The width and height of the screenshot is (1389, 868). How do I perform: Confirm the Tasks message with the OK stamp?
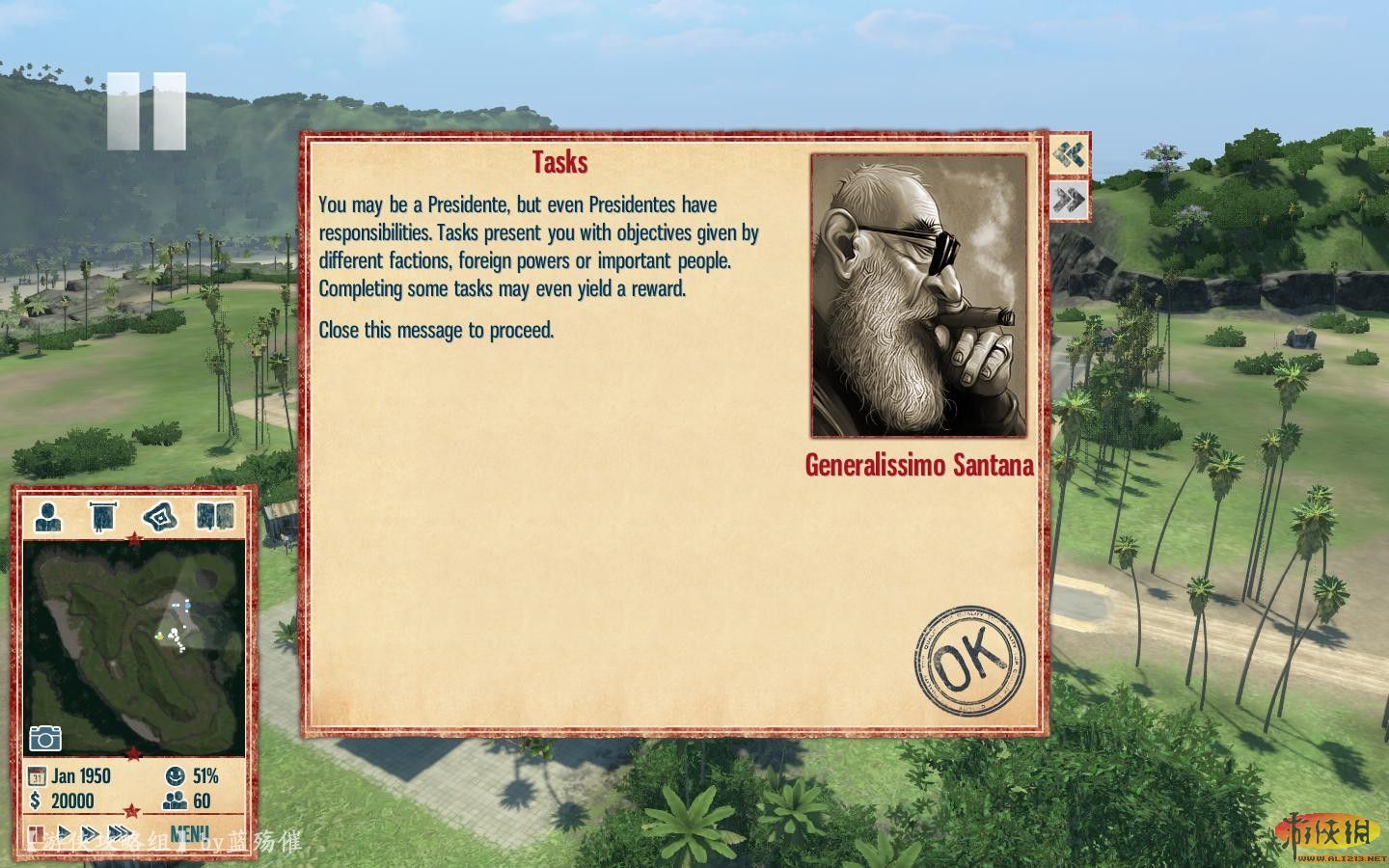pos(969,661)
